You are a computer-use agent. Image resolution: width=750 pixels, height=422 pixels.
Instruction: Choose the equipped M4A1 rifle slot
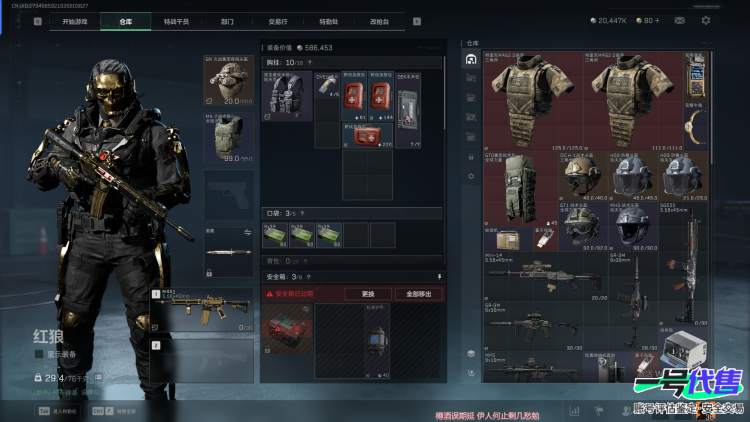[x=212, y=306]
